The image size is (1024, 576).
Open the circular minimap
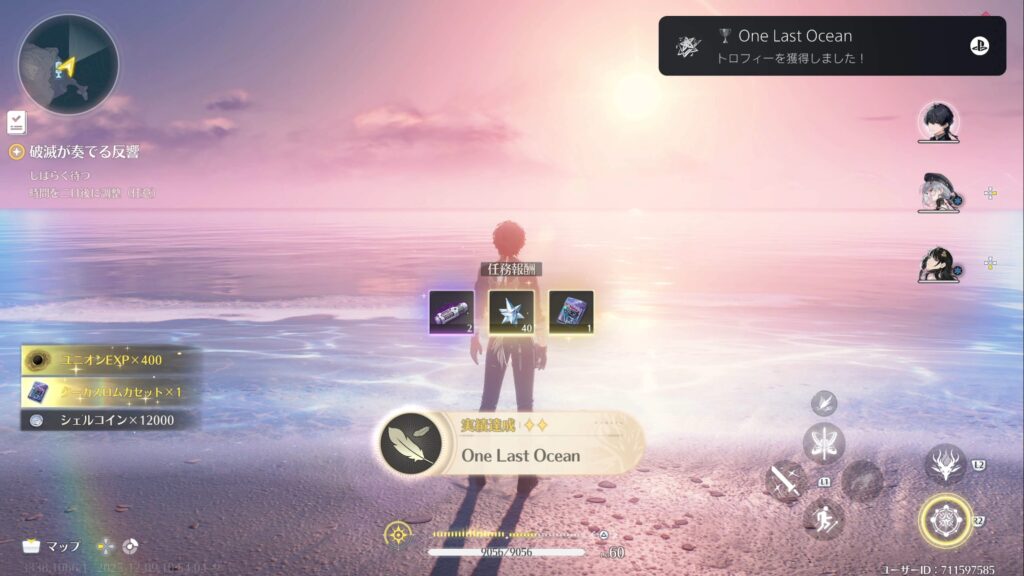[68, 64]
